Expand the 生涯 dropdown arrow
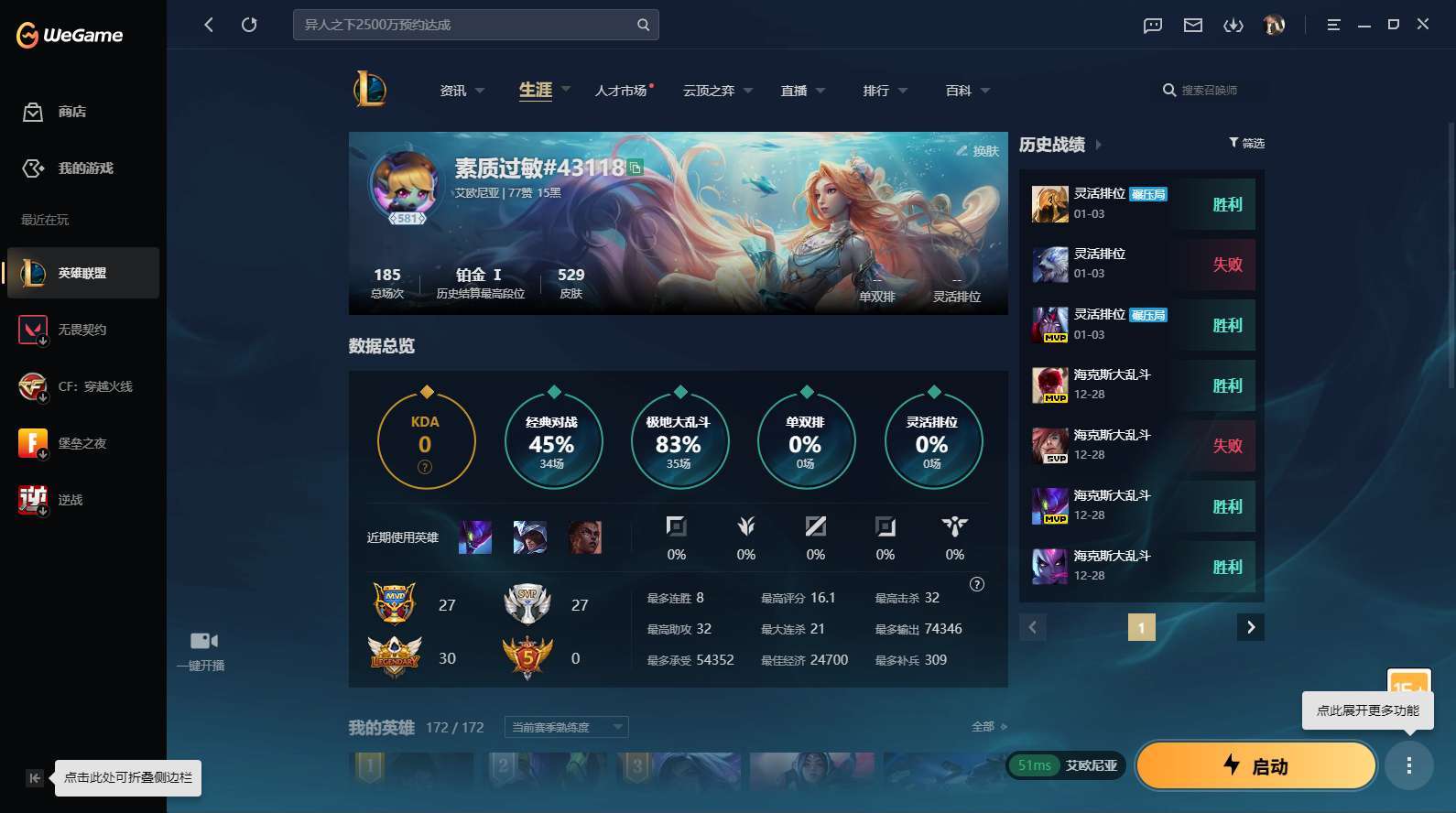1456x813 pixels. 565,90
